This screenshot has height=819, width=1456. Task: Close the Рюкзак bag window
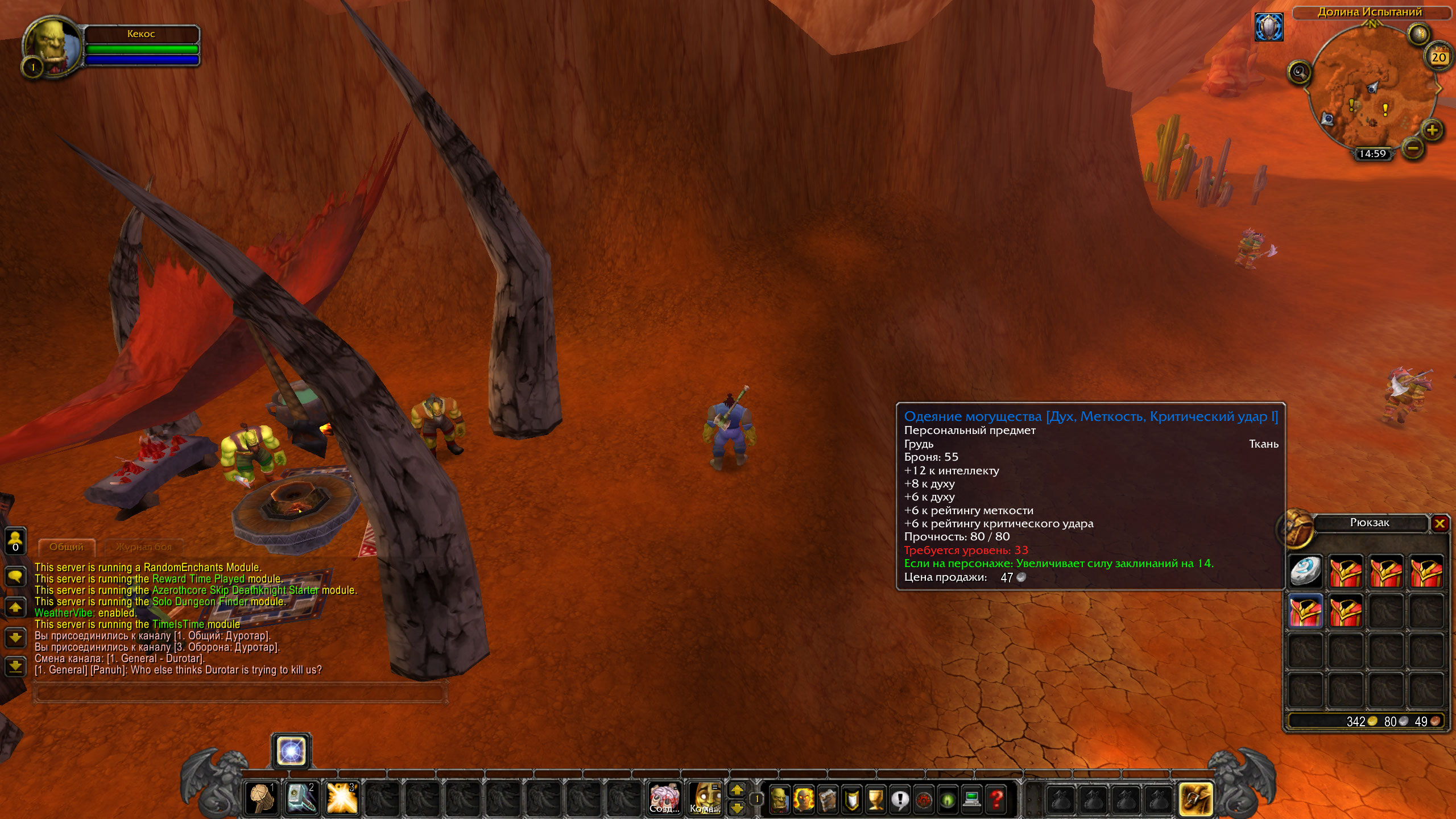(x=1440, y=523)
